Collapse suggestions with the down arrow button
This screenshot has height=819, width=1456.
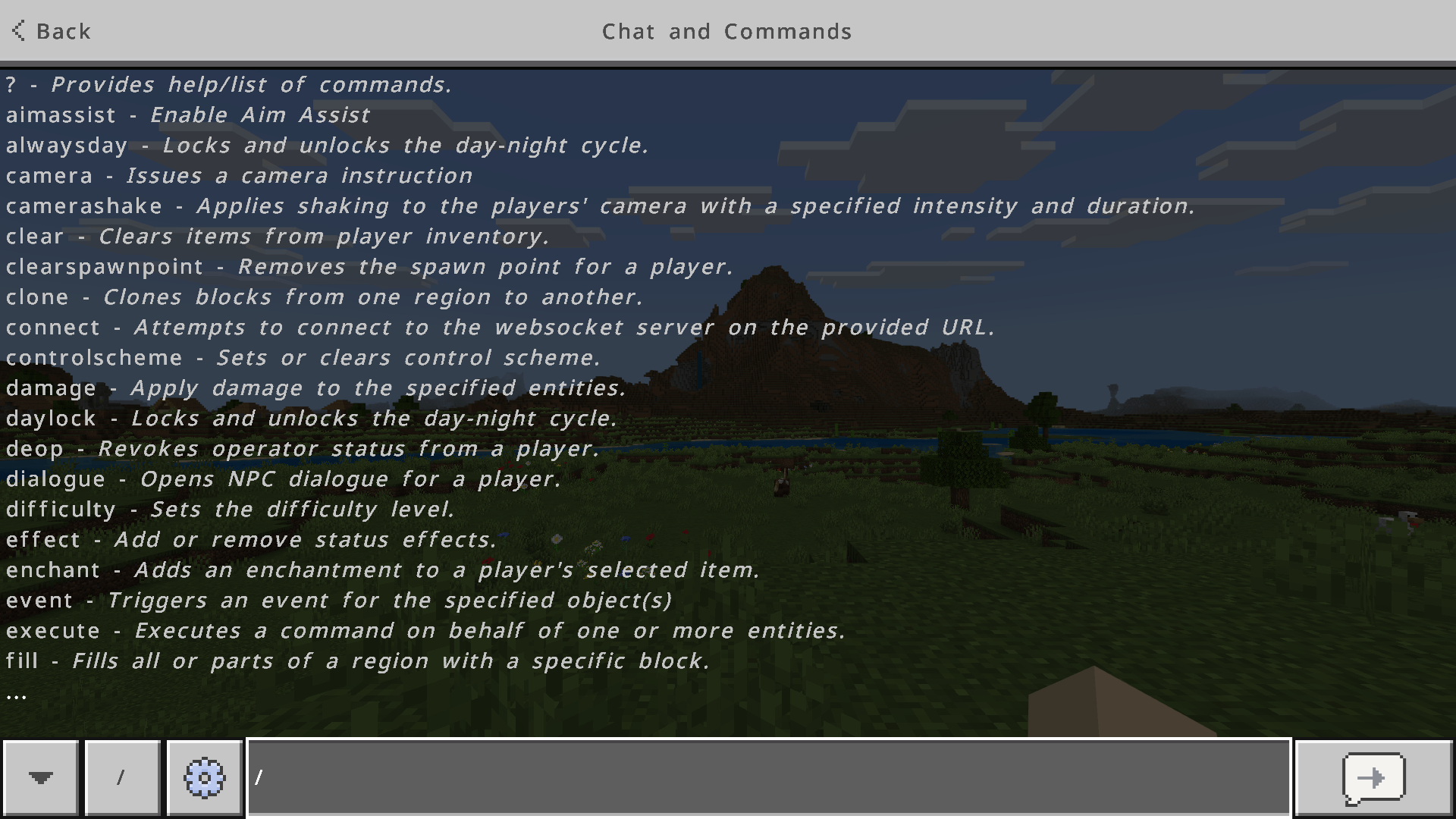[x=39, y=777]
